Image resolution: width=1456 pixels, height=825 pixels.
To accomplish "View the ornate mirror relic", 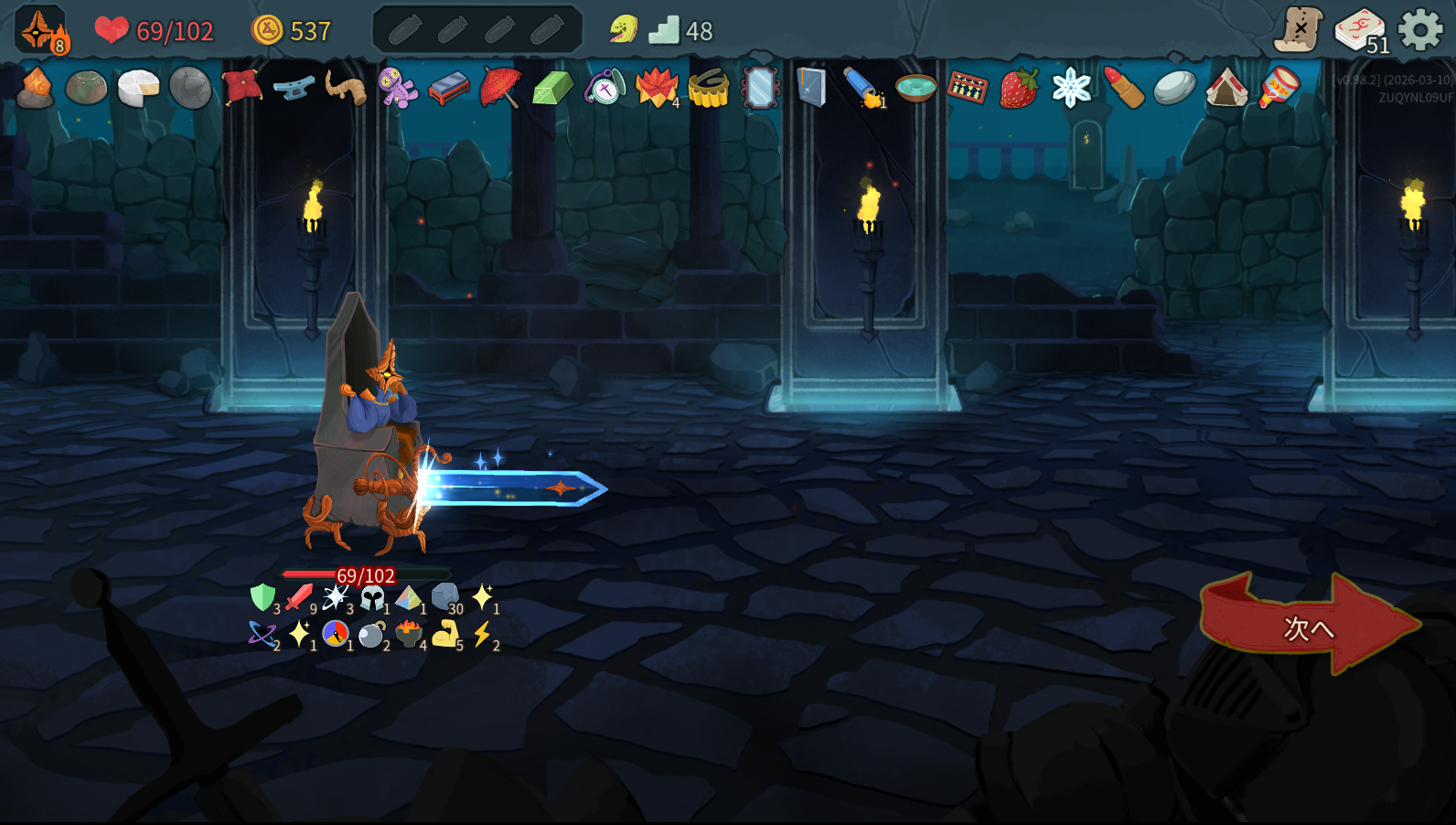I will tap(760, 89).
